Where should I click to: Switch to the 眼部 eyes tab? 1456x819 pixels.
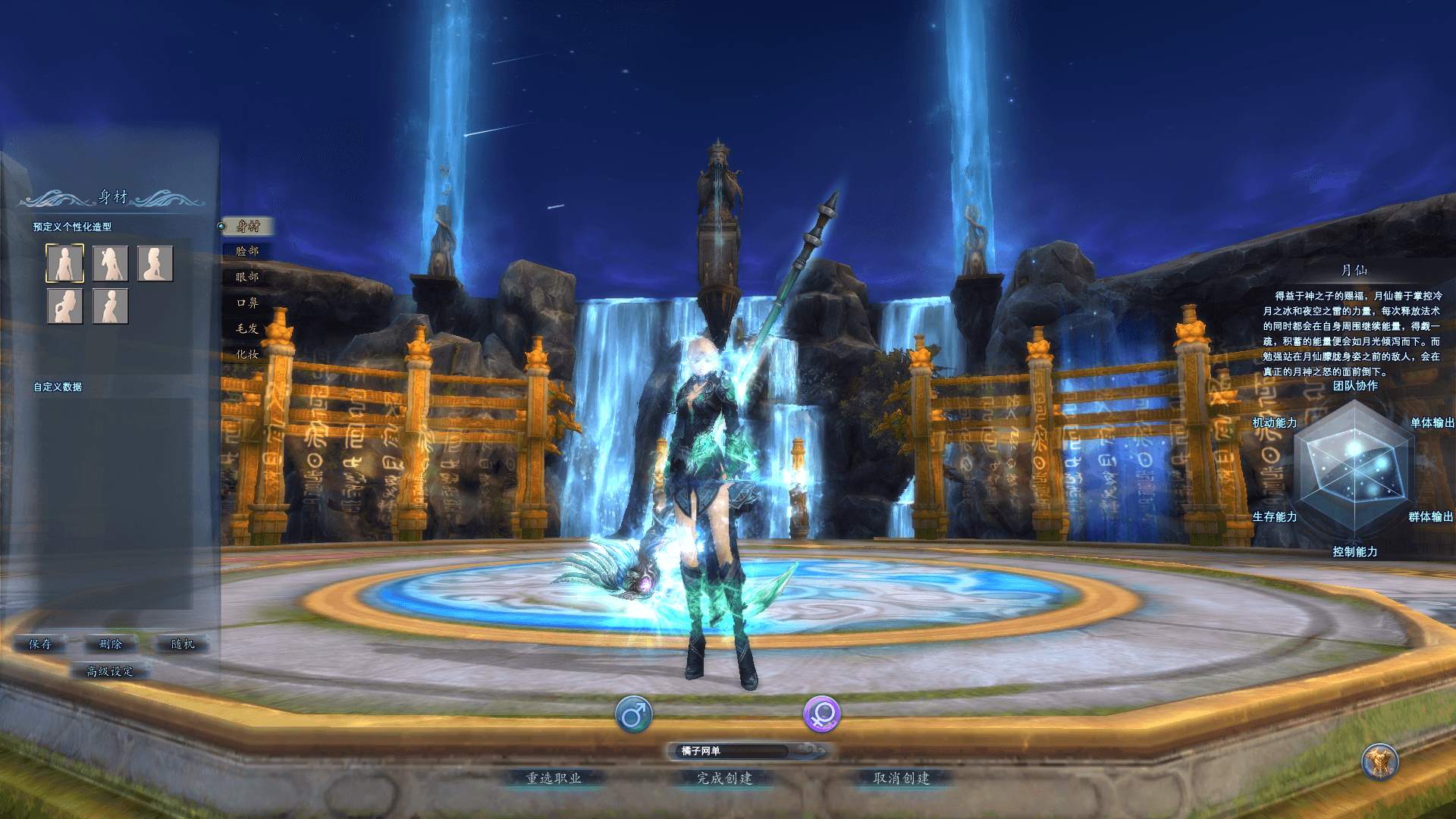246,278
